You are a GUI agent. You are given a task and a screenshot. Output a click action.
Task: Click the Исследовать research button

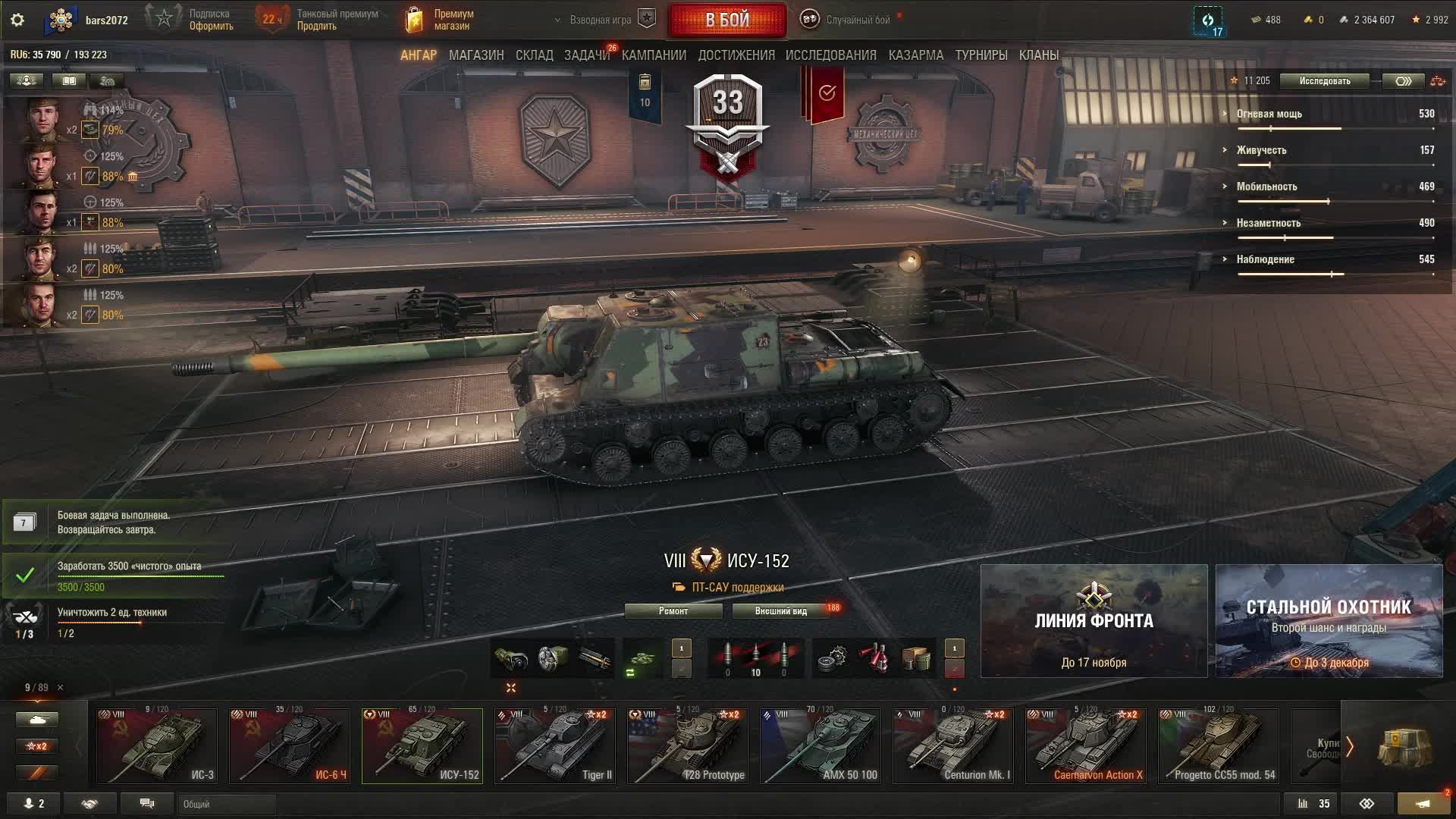1324,81
